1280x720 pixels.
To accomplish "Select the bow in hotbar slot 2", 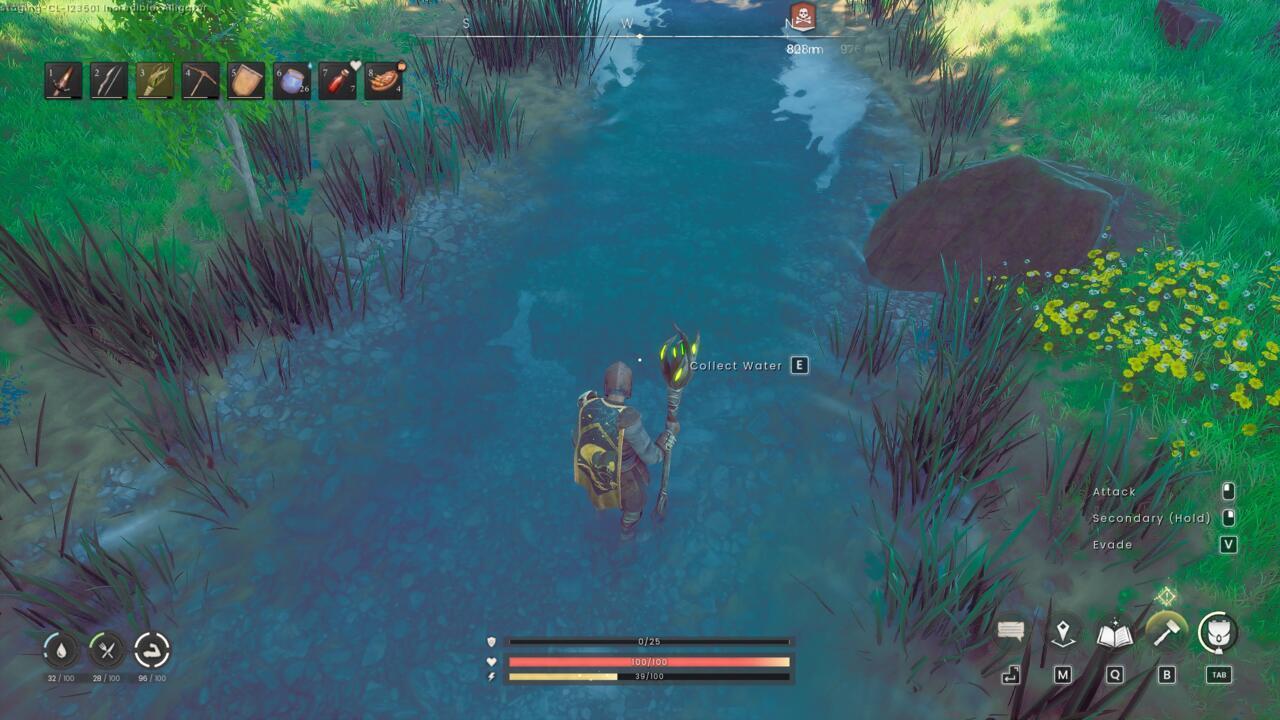I will (x=107, y=80).
